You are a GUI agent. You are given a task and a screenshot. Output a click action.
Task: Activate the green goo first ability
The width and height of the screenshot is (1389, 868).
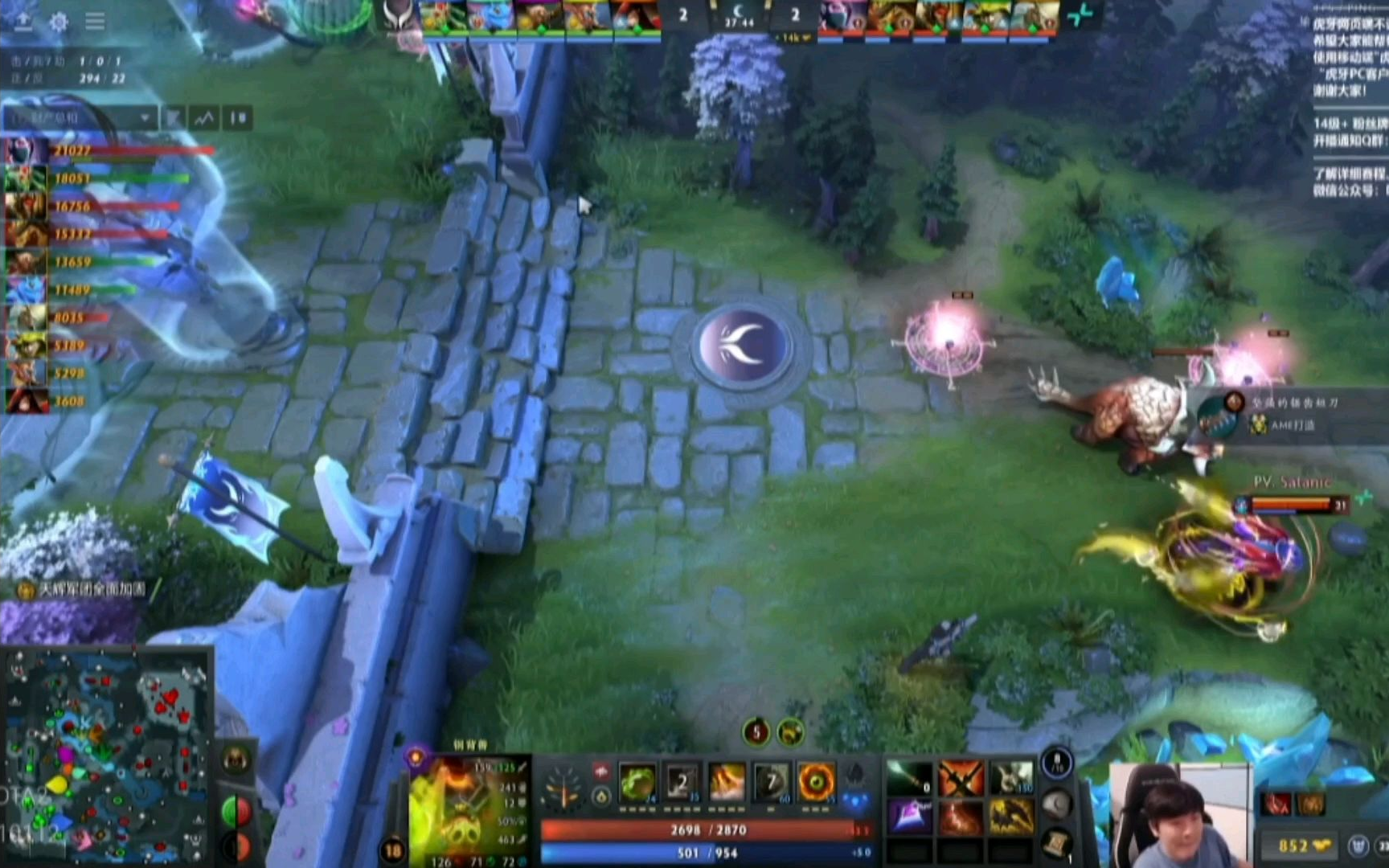[638, 782]
